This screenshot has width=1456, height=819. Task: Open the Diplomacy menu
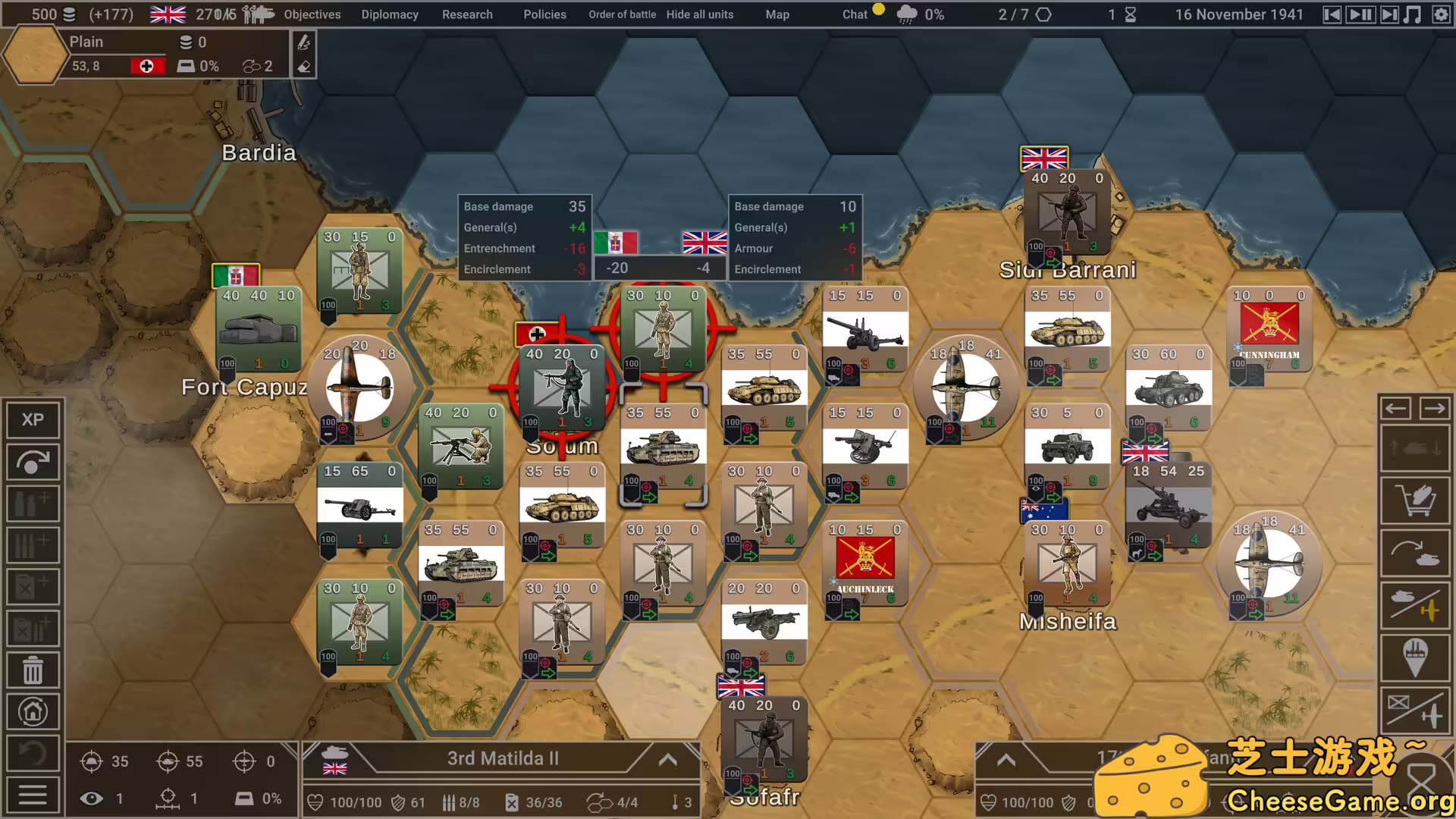pos(390,14)
